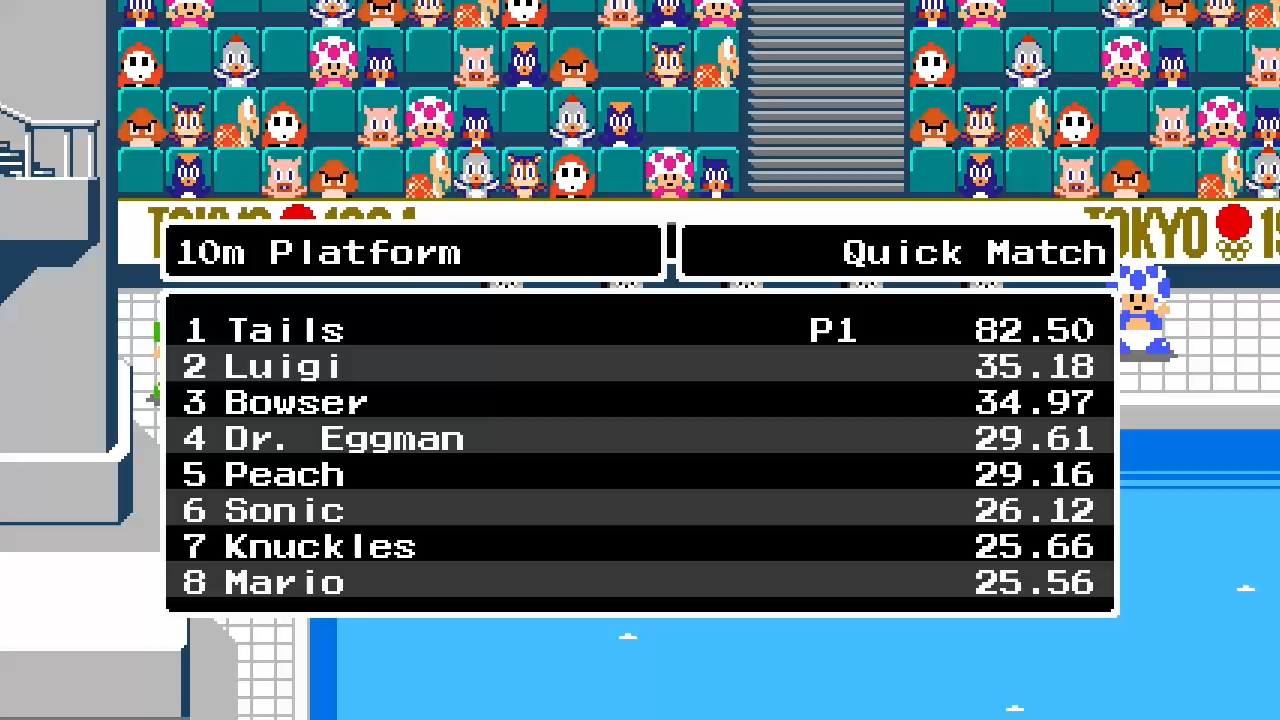Click Bowser's third-place entry

click(640, 402)
